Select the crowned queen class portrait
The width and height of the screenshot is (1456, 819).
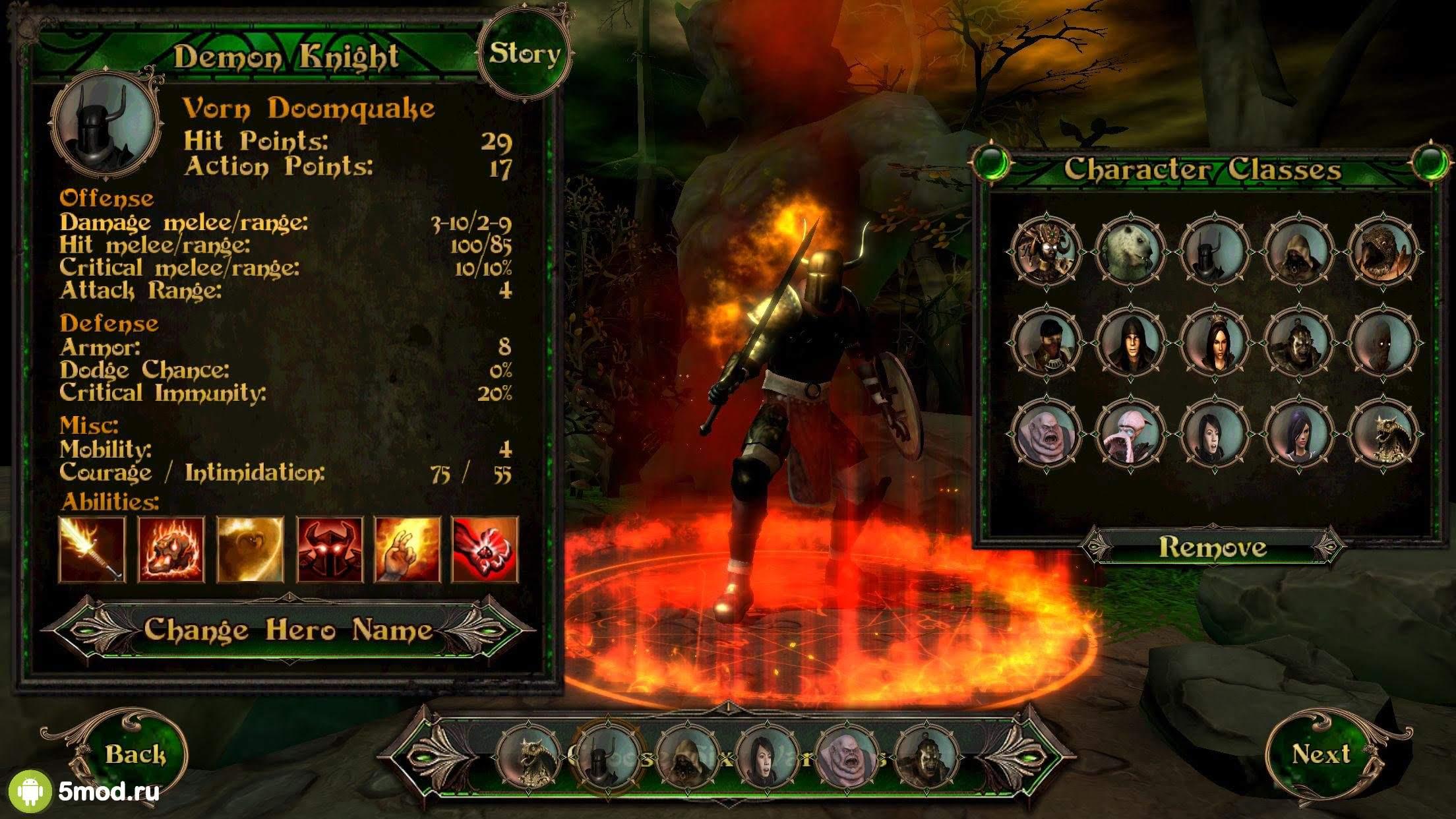tap(1215, 343)
